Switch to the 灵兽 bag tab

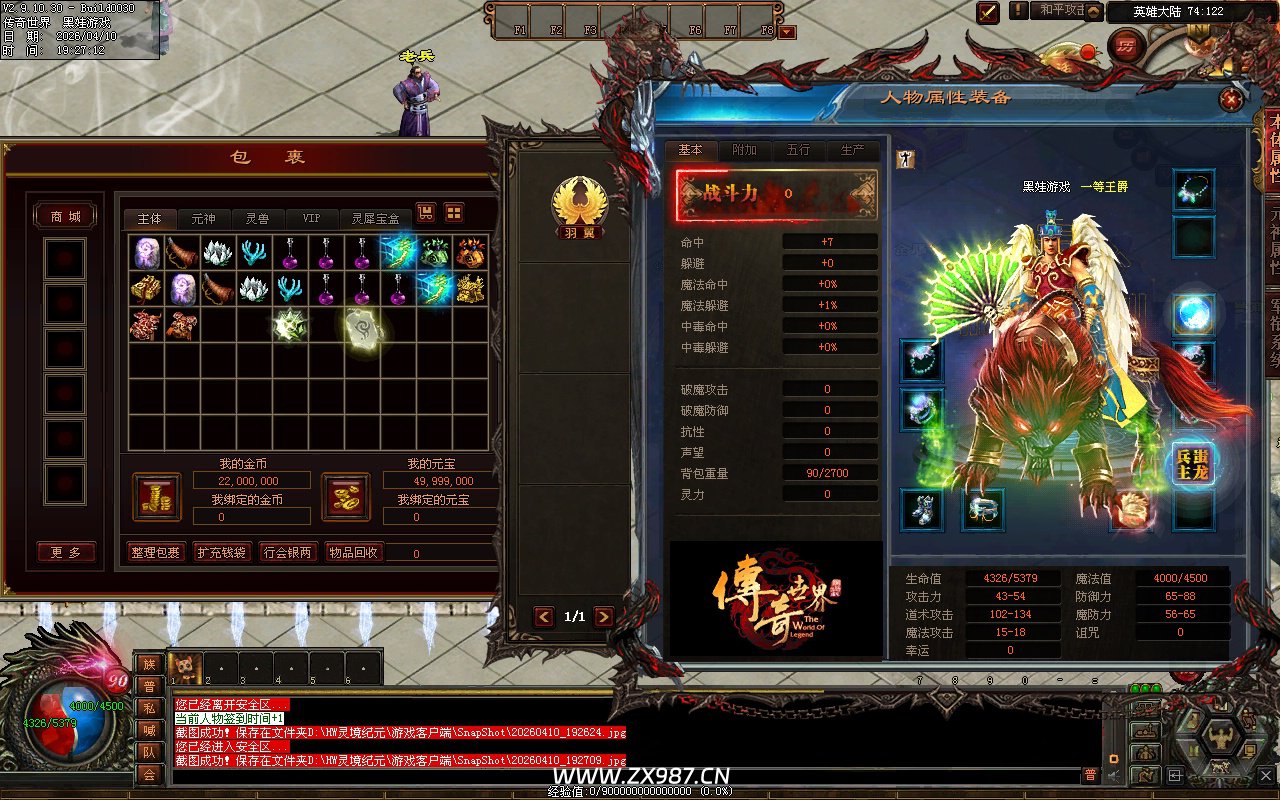pyautogui.click(x=257, y=218)
